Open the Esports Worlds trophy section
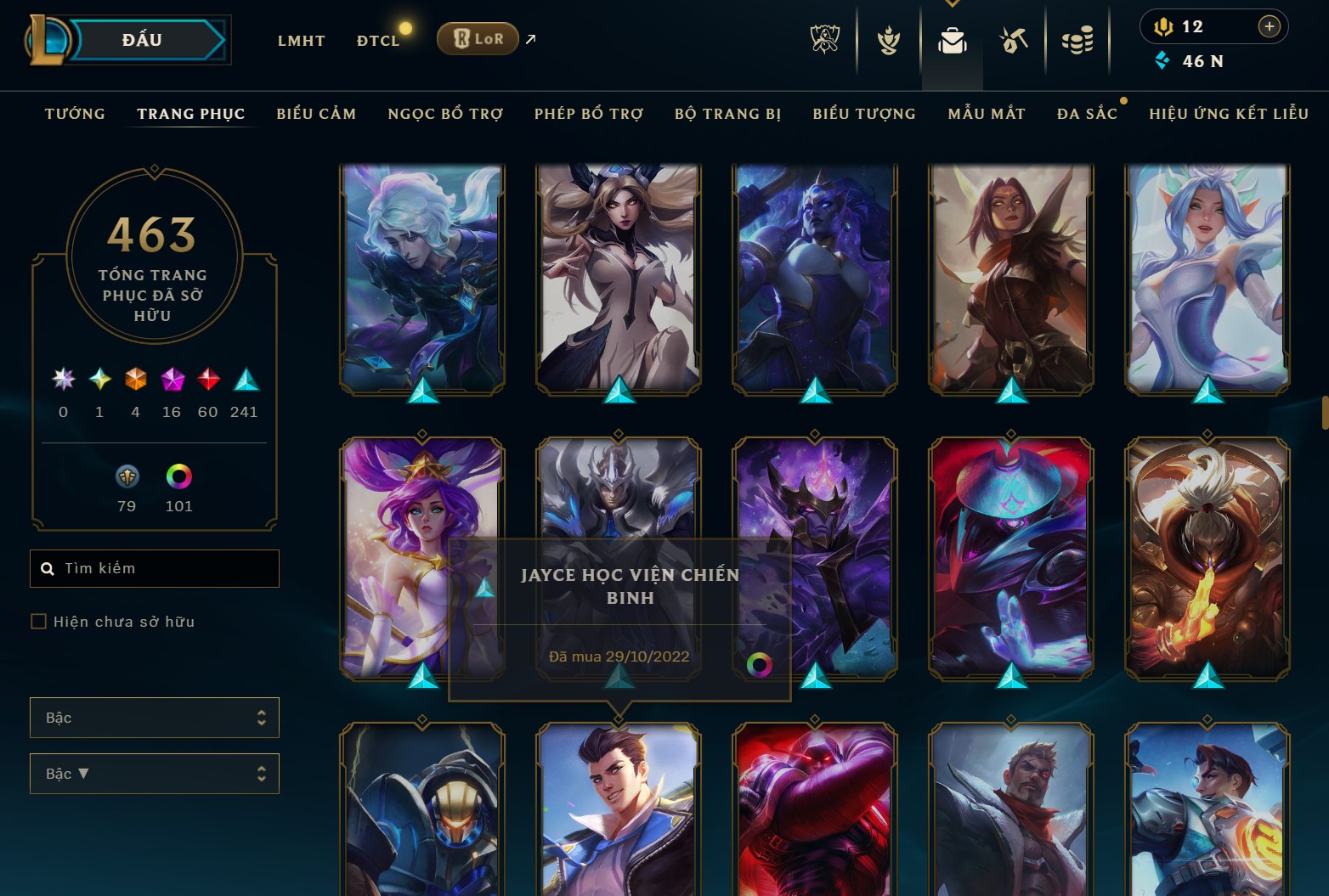 coord(824,40)
